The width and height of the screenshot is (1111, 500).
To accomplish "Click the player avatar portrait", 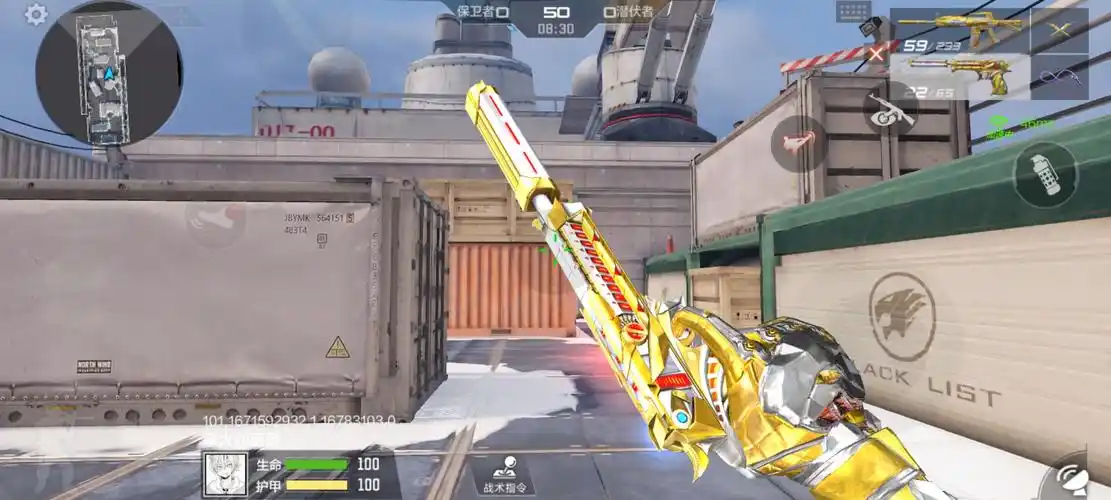I will (x=225, y=475).
